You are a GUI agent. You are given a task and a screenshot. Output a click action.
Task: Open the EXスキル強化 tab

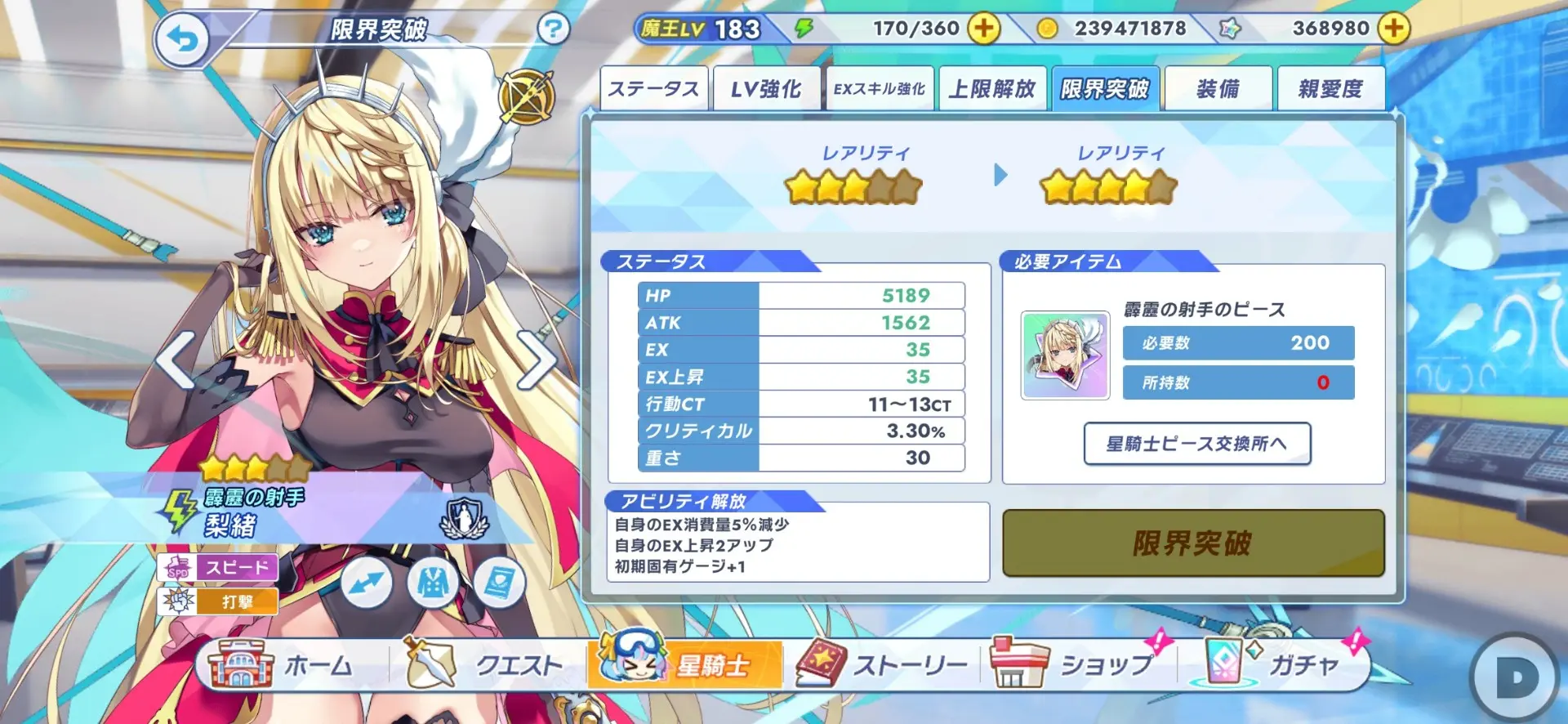click(880, 88)
